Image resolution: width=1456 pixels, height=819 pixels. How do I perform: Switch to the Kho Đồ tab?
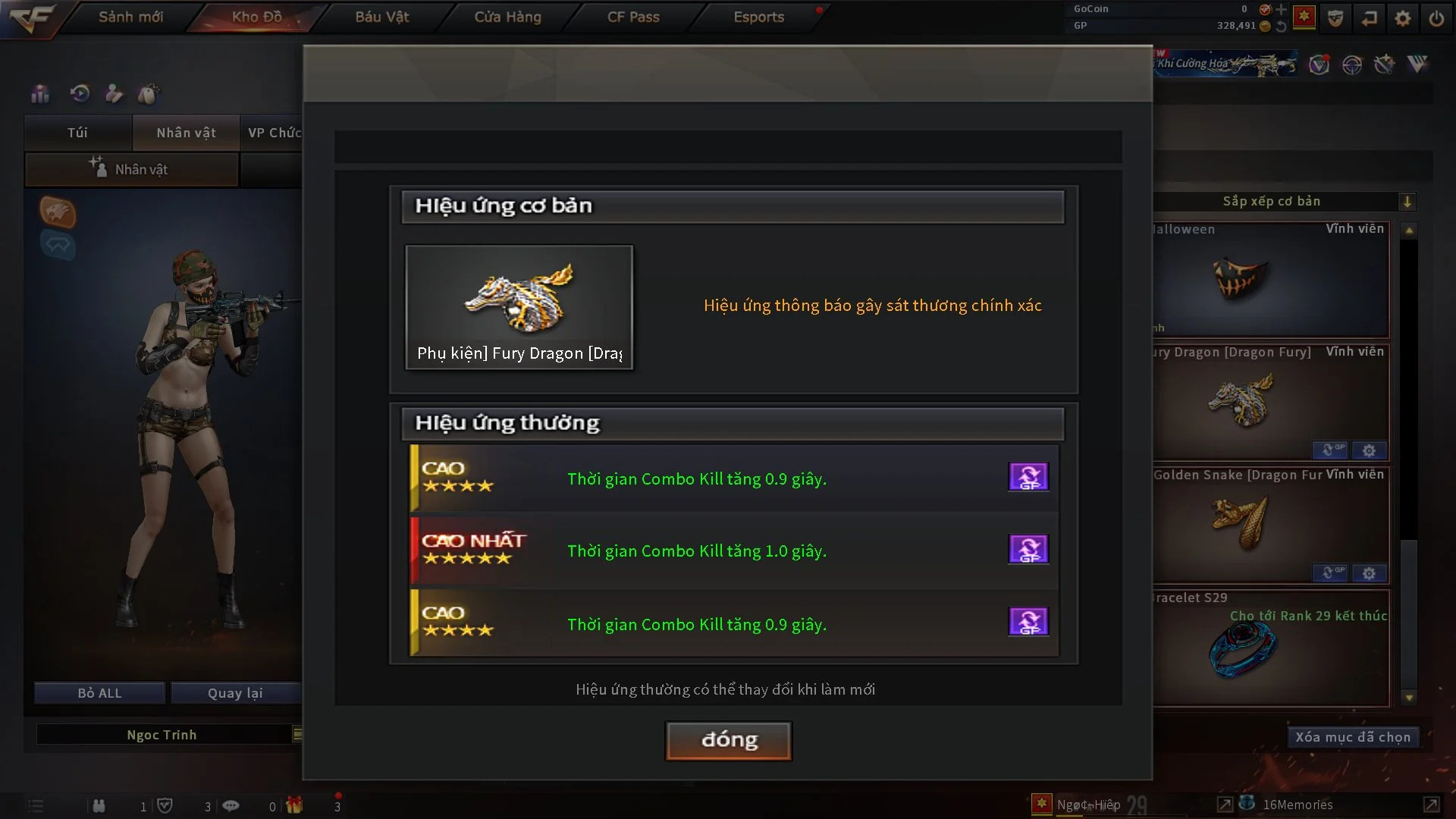tap(256, 17)
